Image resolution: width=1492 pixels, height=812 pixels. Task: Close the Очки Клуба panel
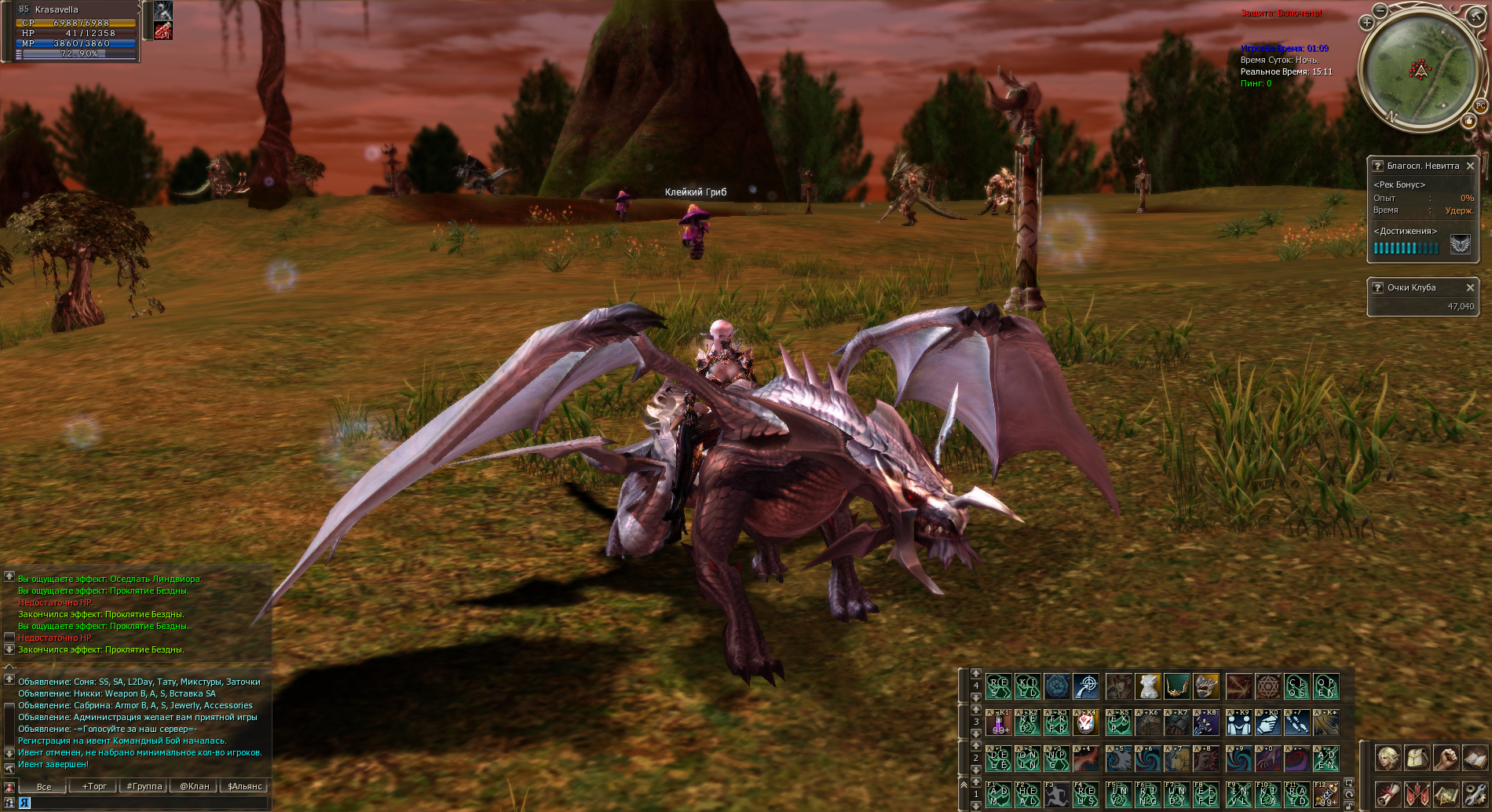click(1470, 287)
